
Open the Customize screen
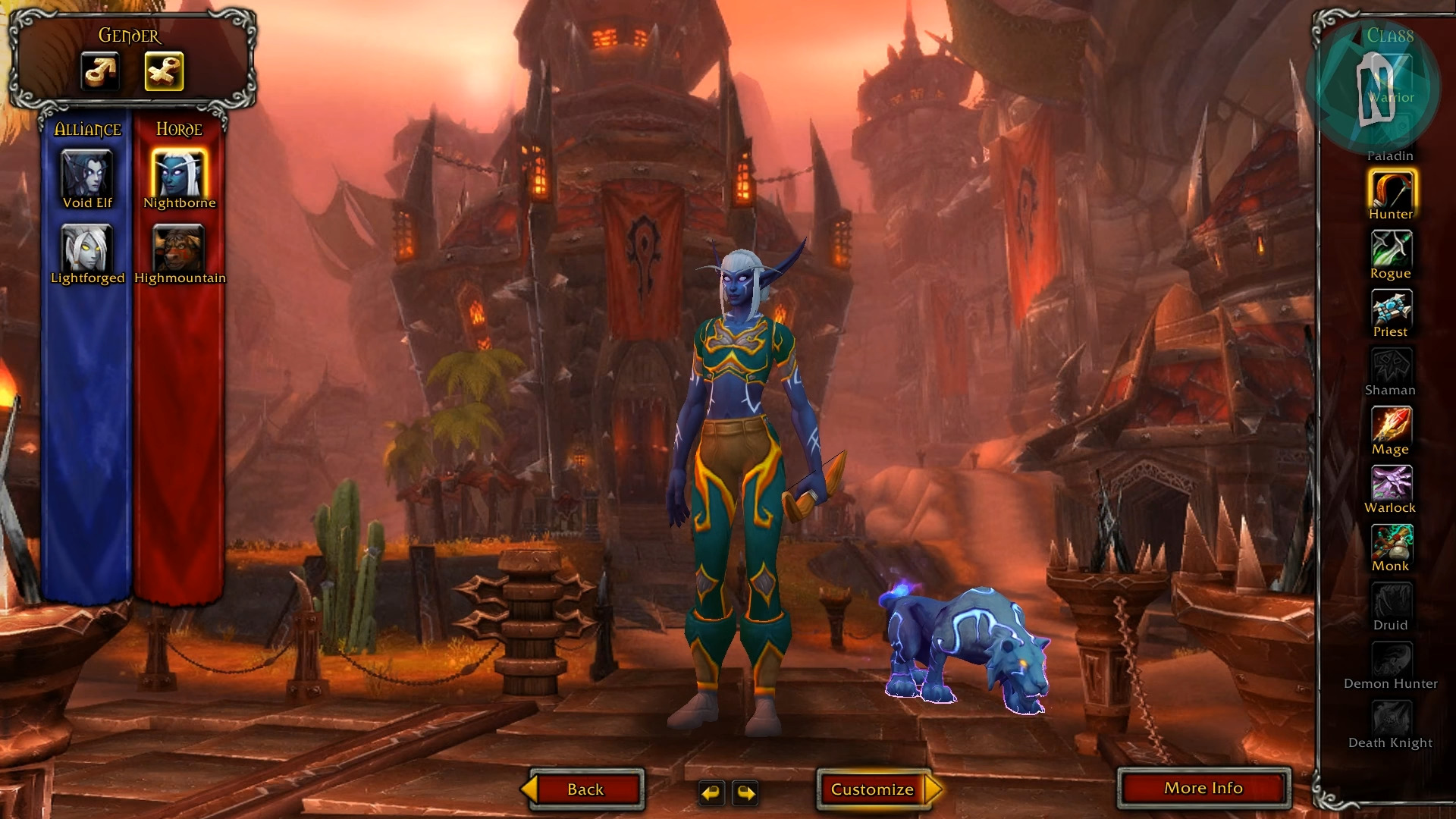tap(874, 789)
